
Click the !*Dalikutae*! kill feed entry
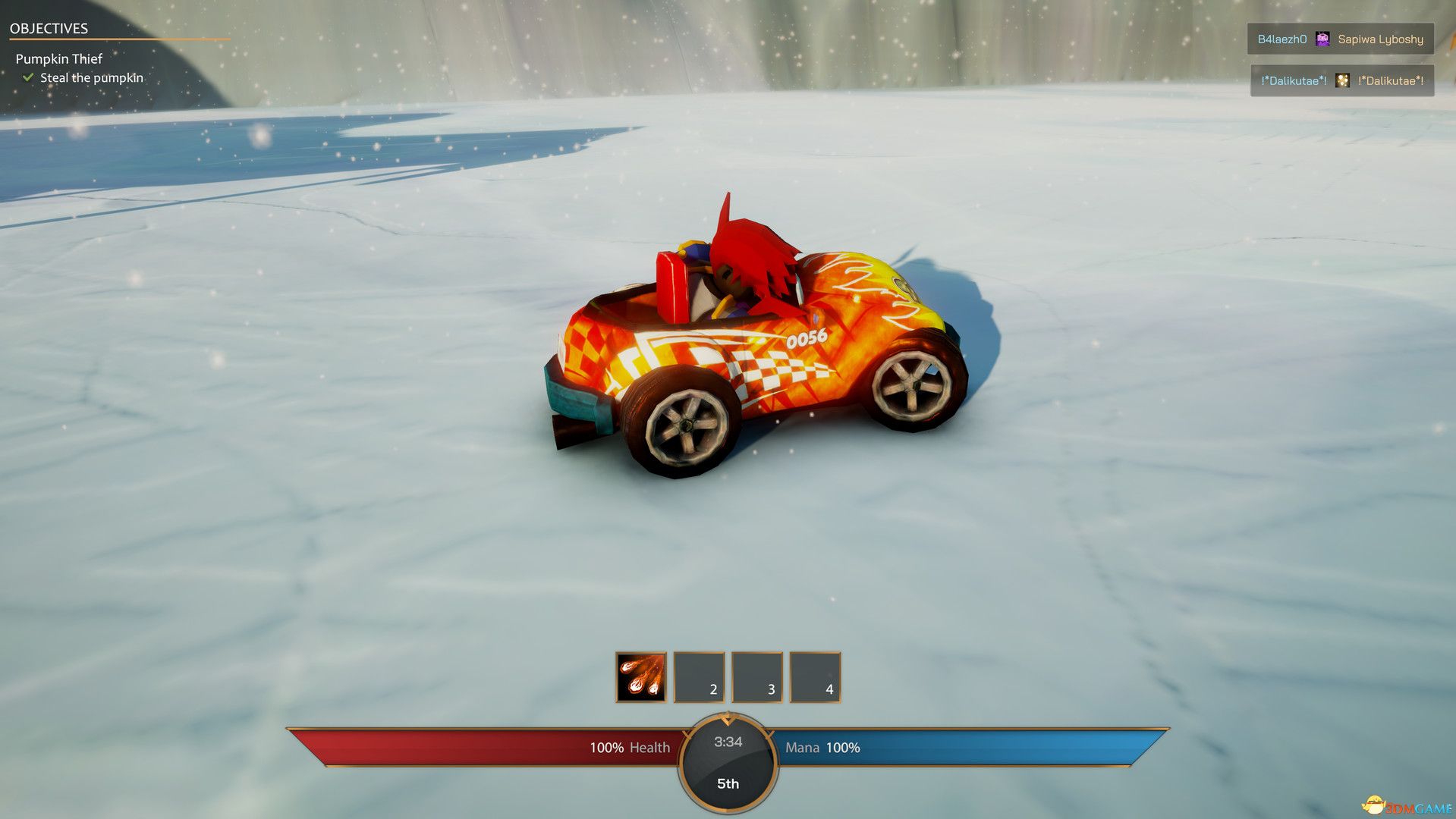1341,81
